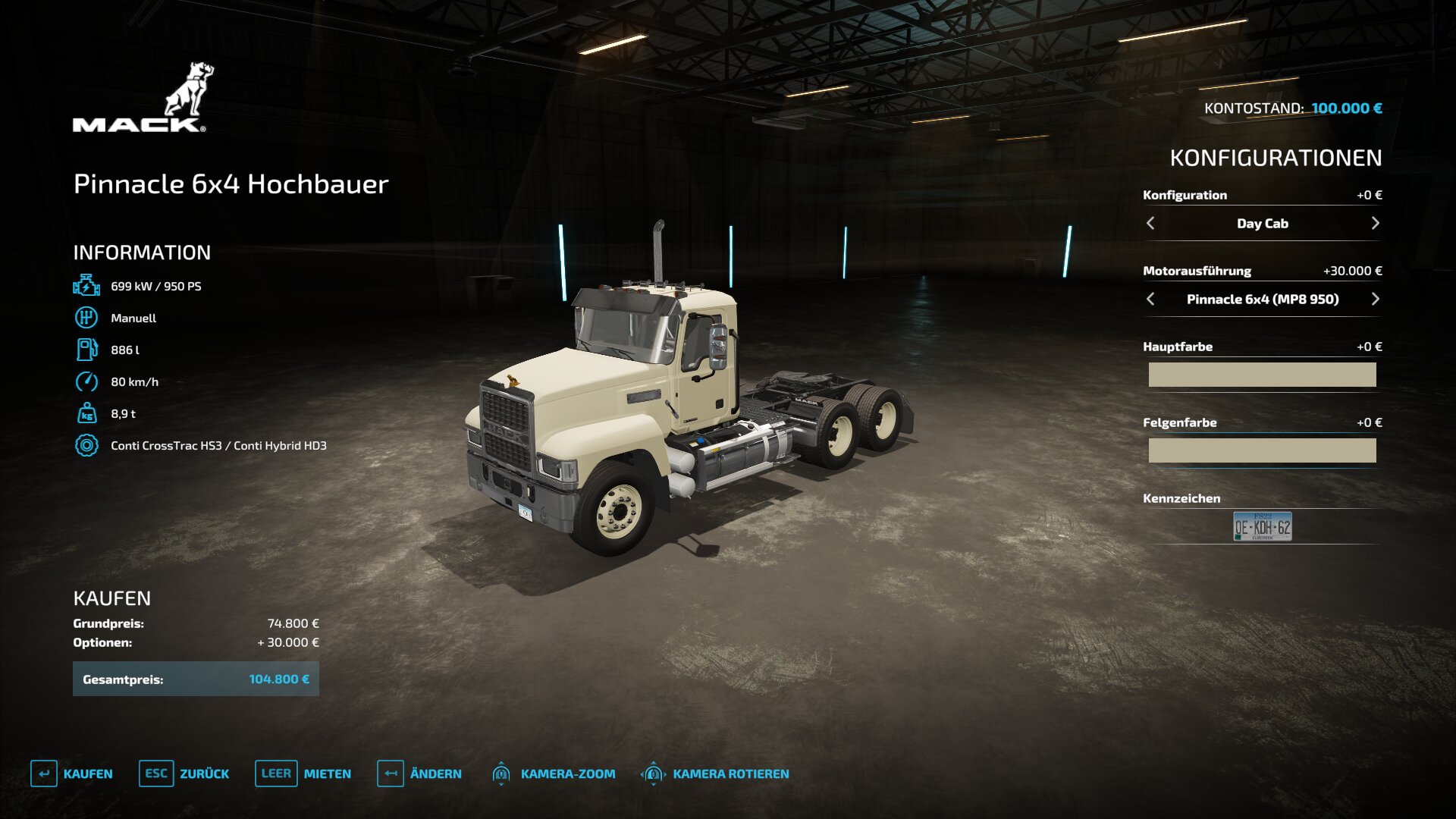Screen dimensions: 1456x819
Task: Open the Felgenfarbe rim color swatch
Action: pos(1262,450)
